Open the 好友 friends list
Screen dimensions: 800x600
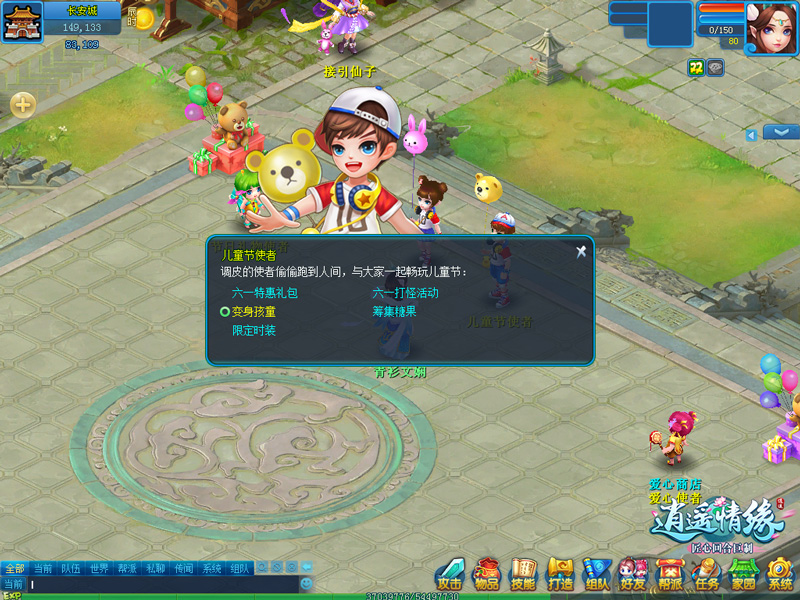[x=633, y=574]
